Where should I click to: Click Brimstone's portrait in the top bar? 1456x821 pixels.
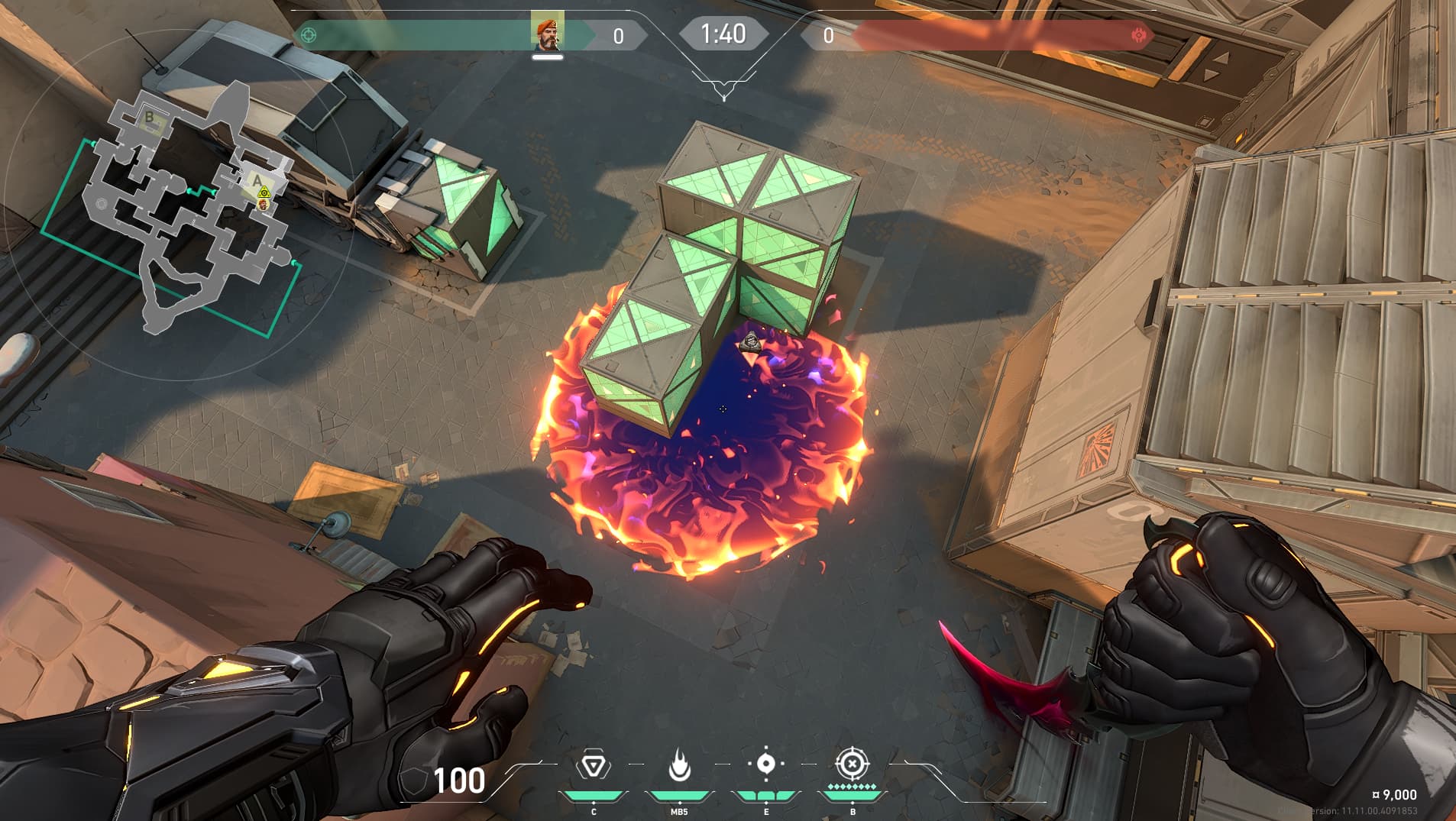tap(547, 32)
